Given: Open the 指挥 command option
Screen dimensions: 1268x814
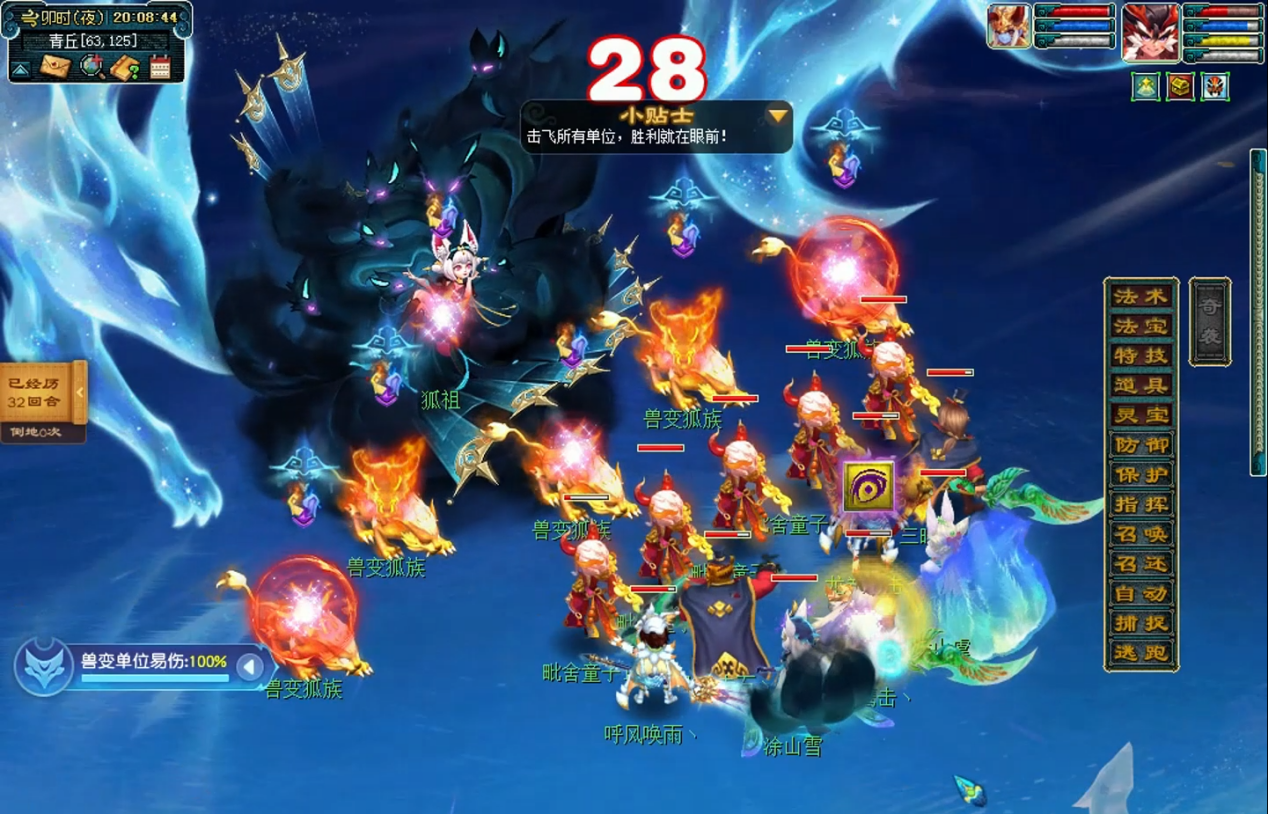Looking at the screenshot, I should [x=1141, y=505].
